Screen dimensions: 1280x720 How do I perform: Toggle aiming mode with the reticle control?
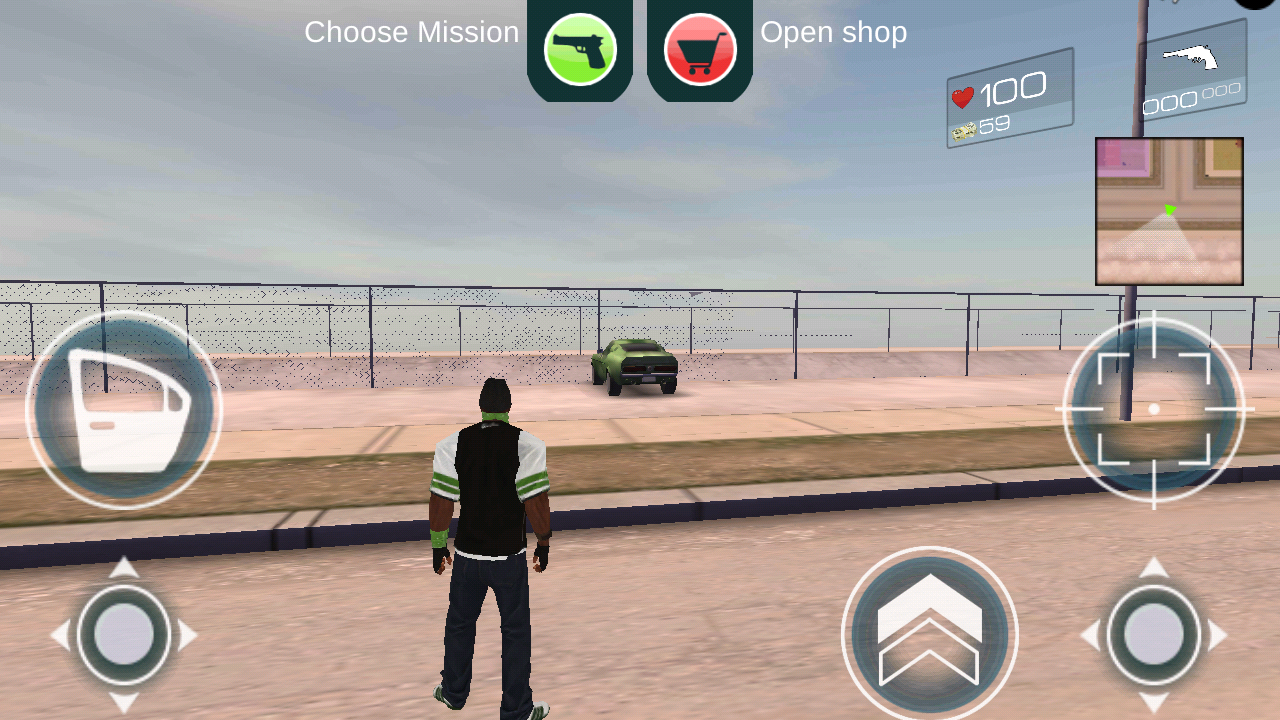1152,408
